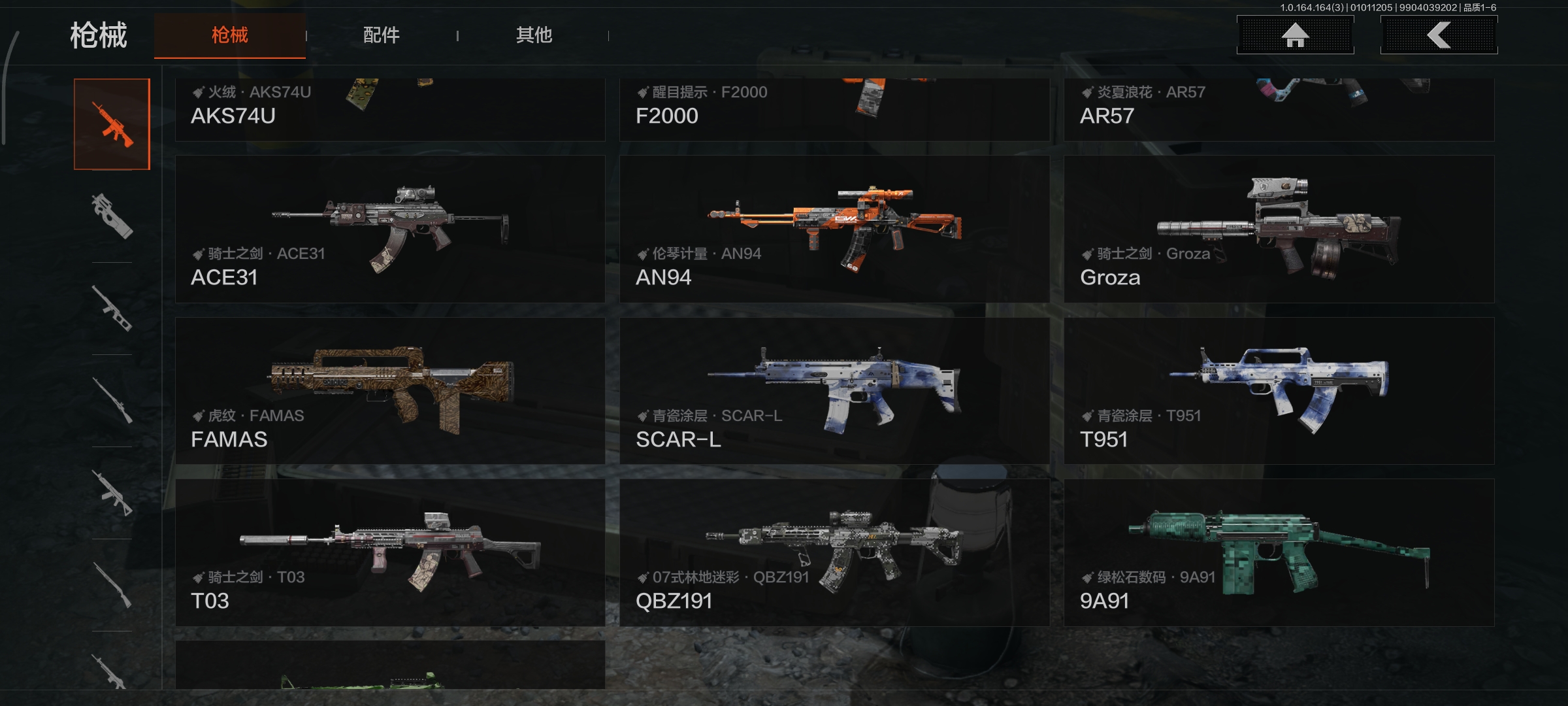Choose the tiger-stripe FAMAS
Image resolution: width=1568 pixels, height=706 pixels.
[x=390, y=391]
